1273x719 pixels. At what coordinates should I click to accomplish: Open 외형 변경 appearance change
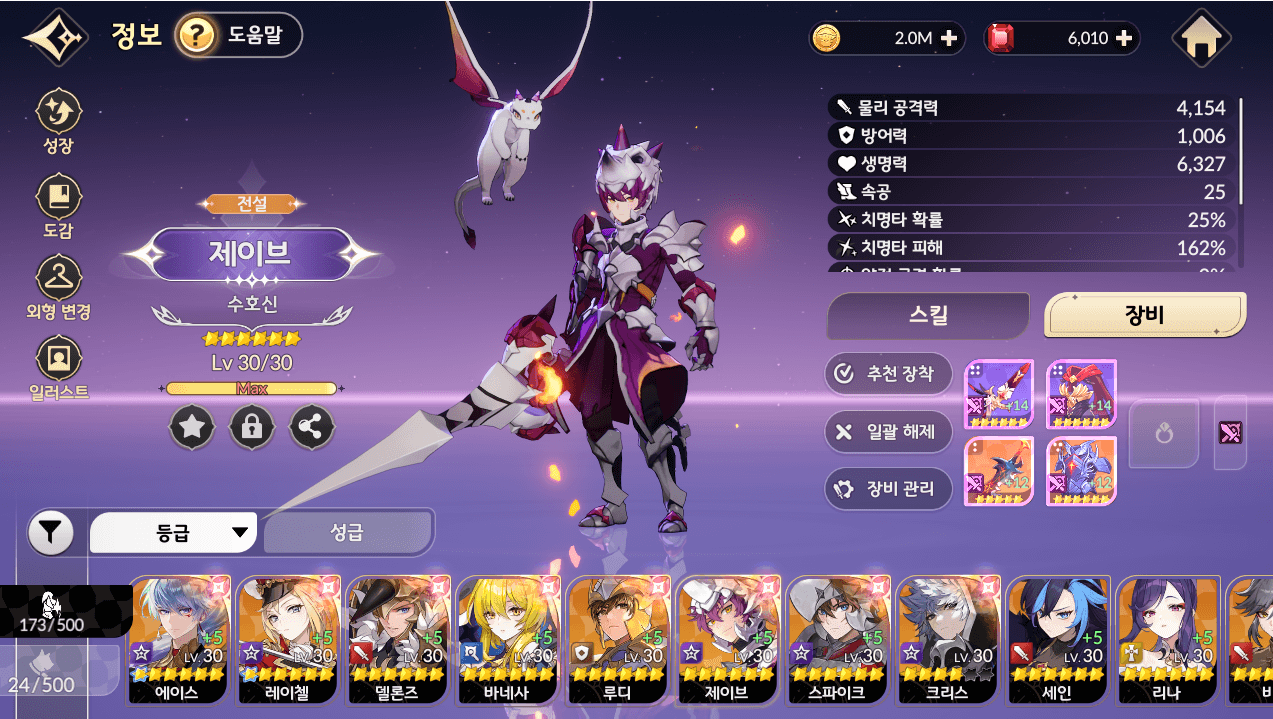[x=58, y=287]
